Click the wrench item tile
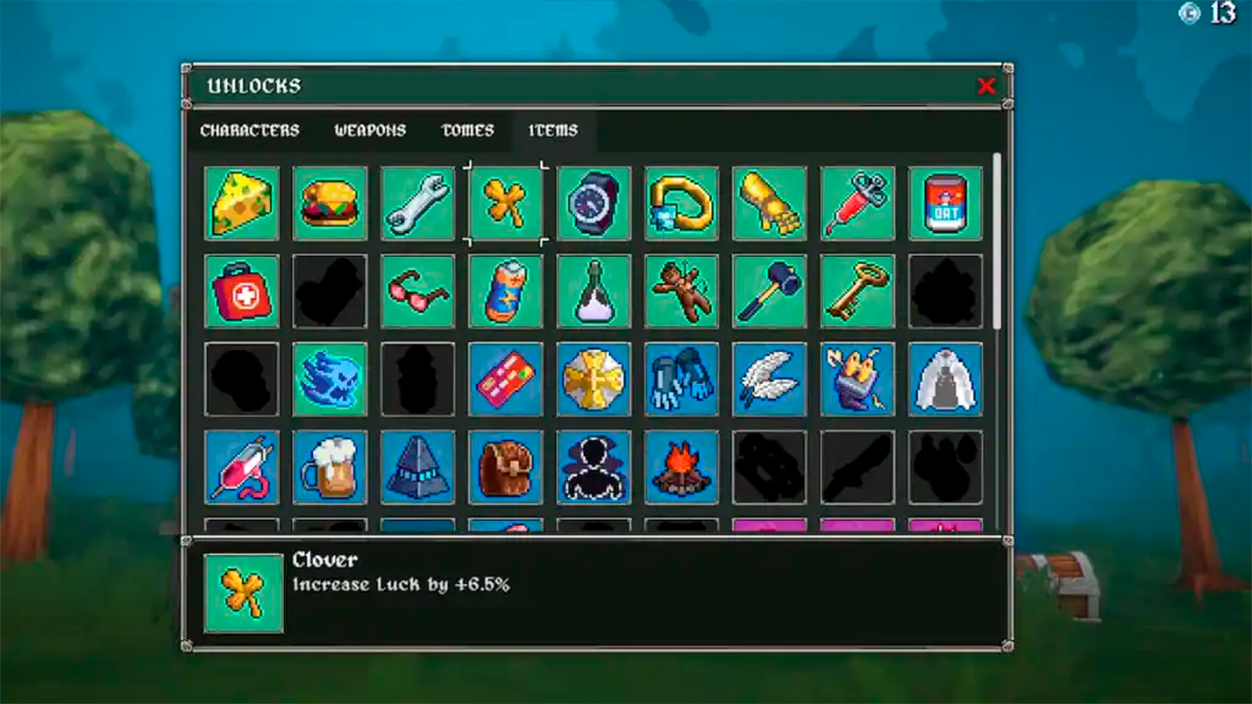 418,204
